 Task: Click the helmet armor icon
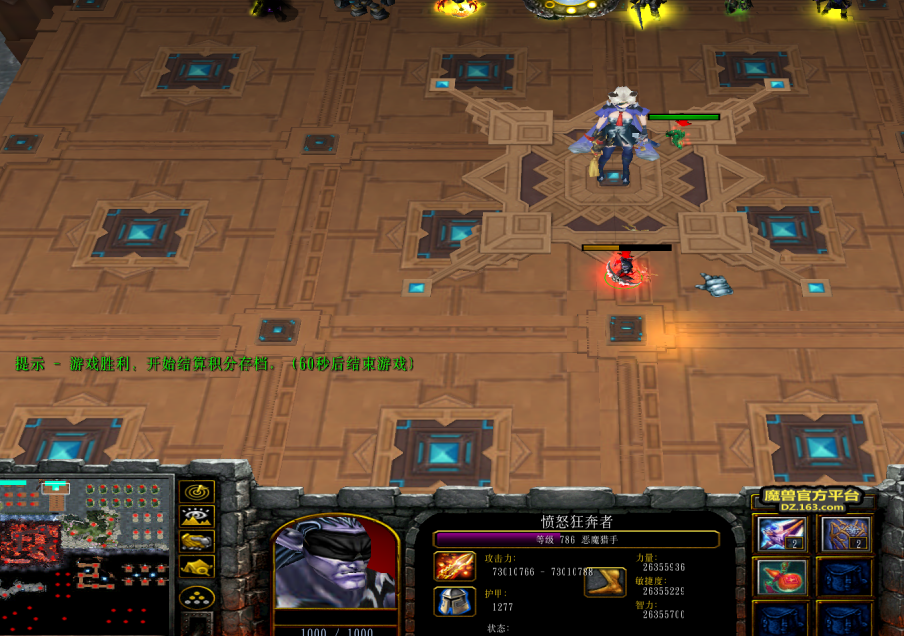(453, 601)
